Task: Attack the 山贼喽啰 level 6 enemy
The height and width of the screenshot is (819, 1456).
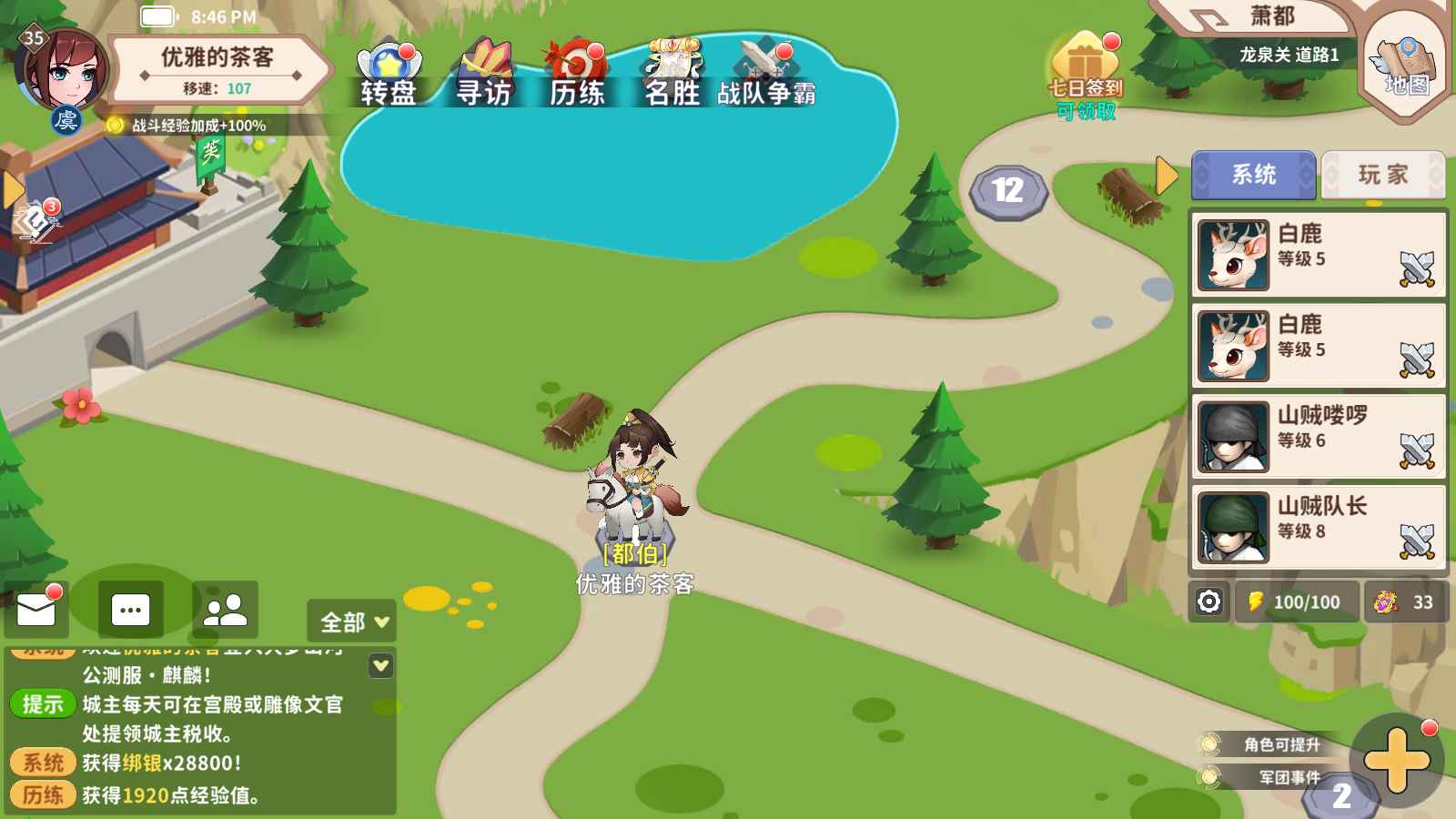Action: click(x=1416, y=450)
